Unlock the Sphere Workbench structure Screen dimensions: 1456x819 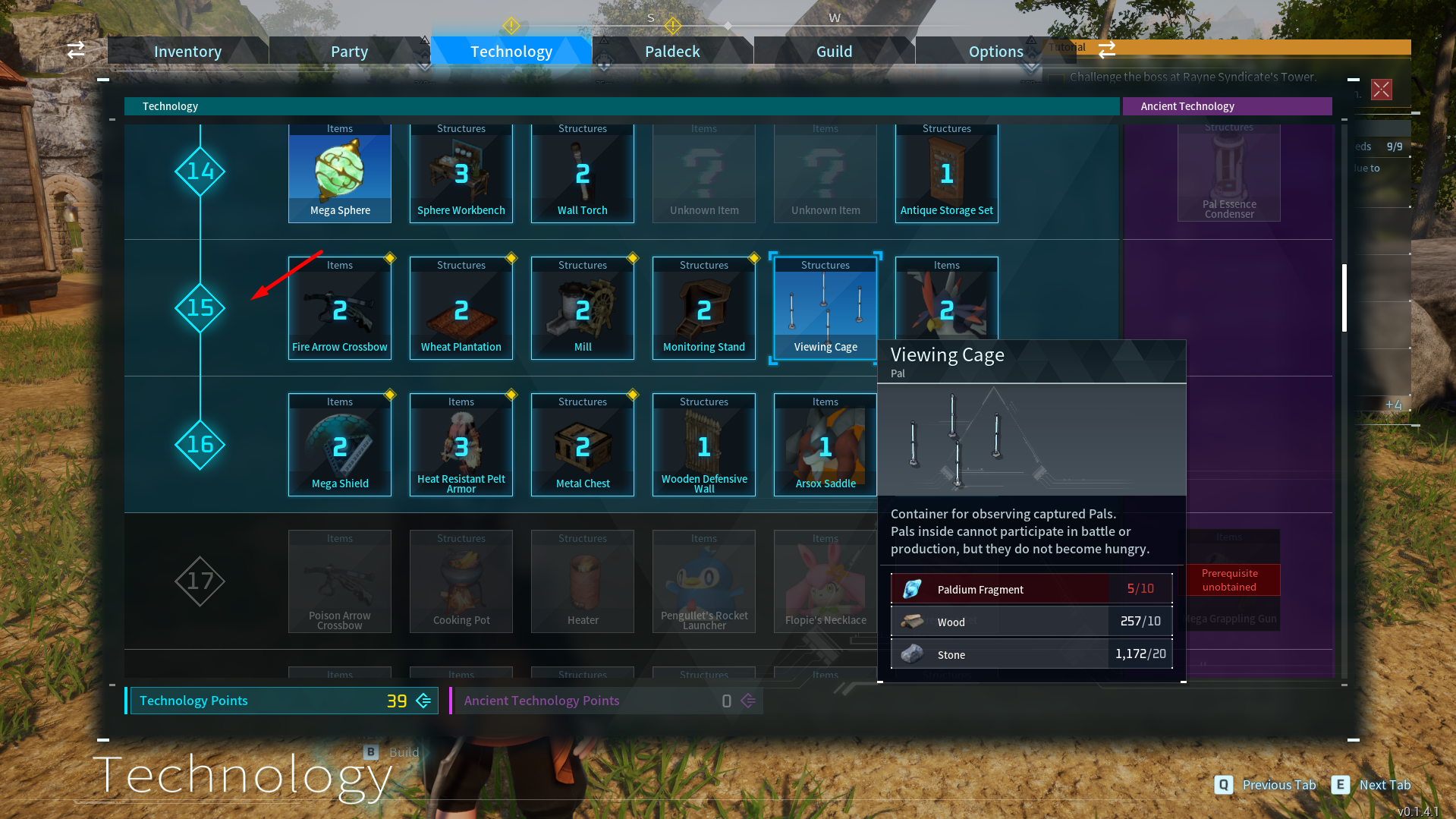[x=461, y=173]
